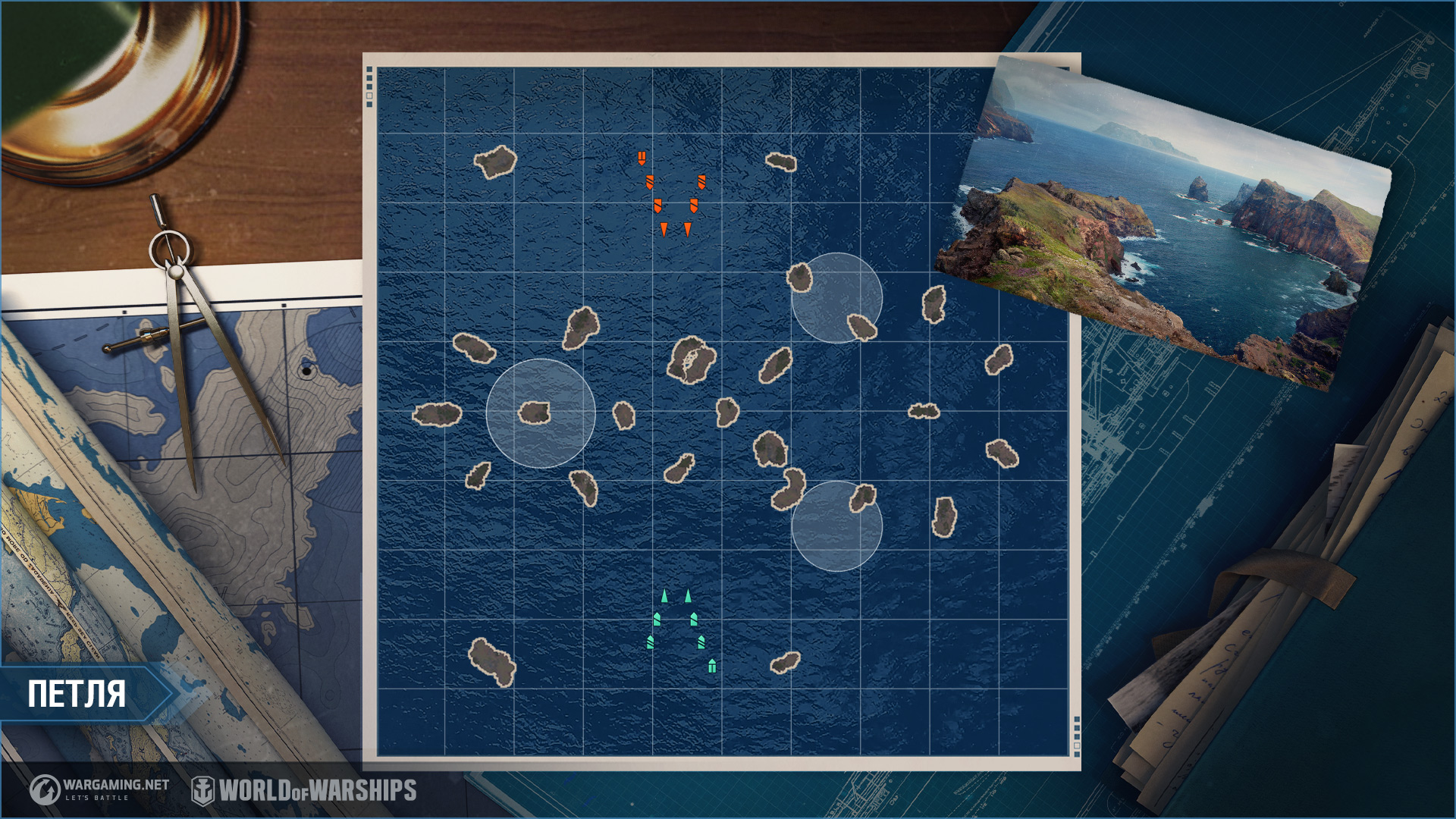Click the World of Warships logo
Screen dimensions: 1456x819
[304, 790]
